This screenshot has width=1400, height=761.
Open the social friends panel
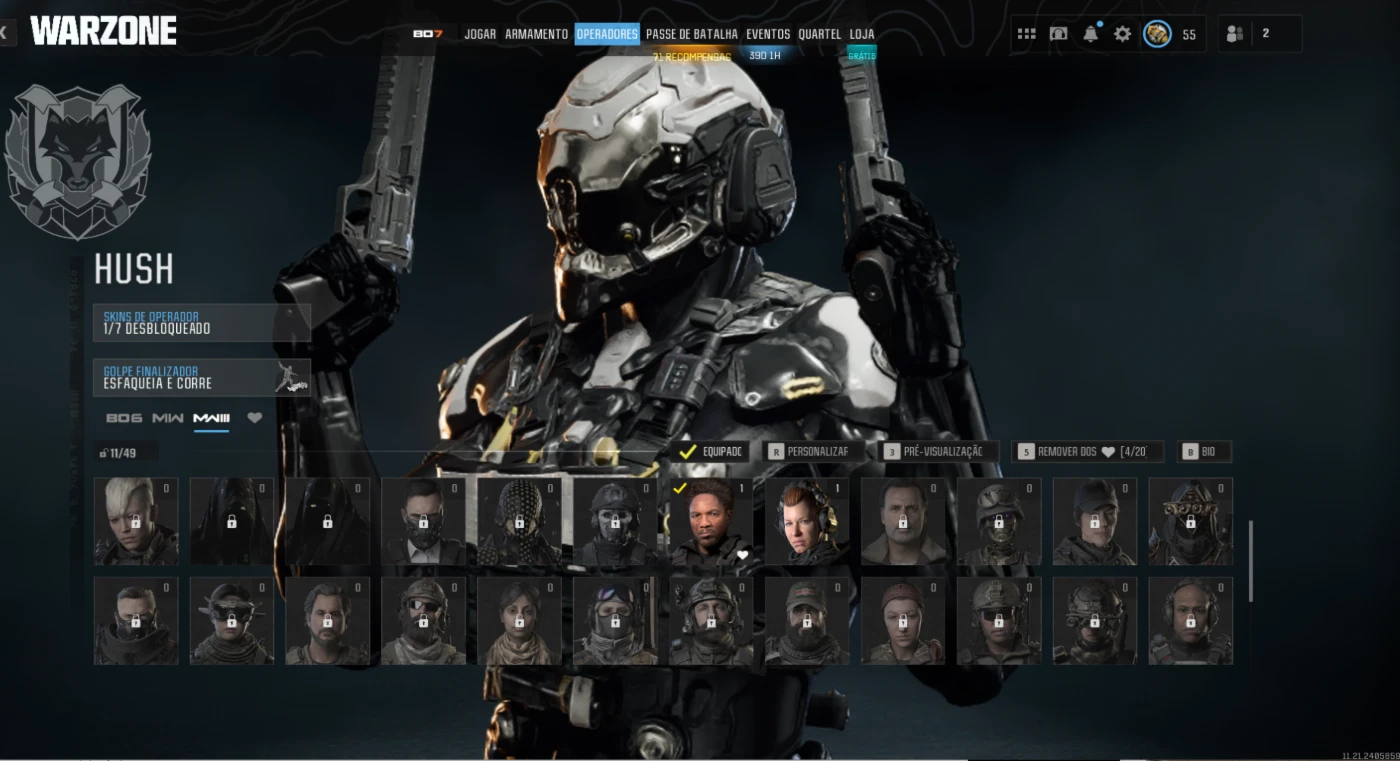point(1235,34)
